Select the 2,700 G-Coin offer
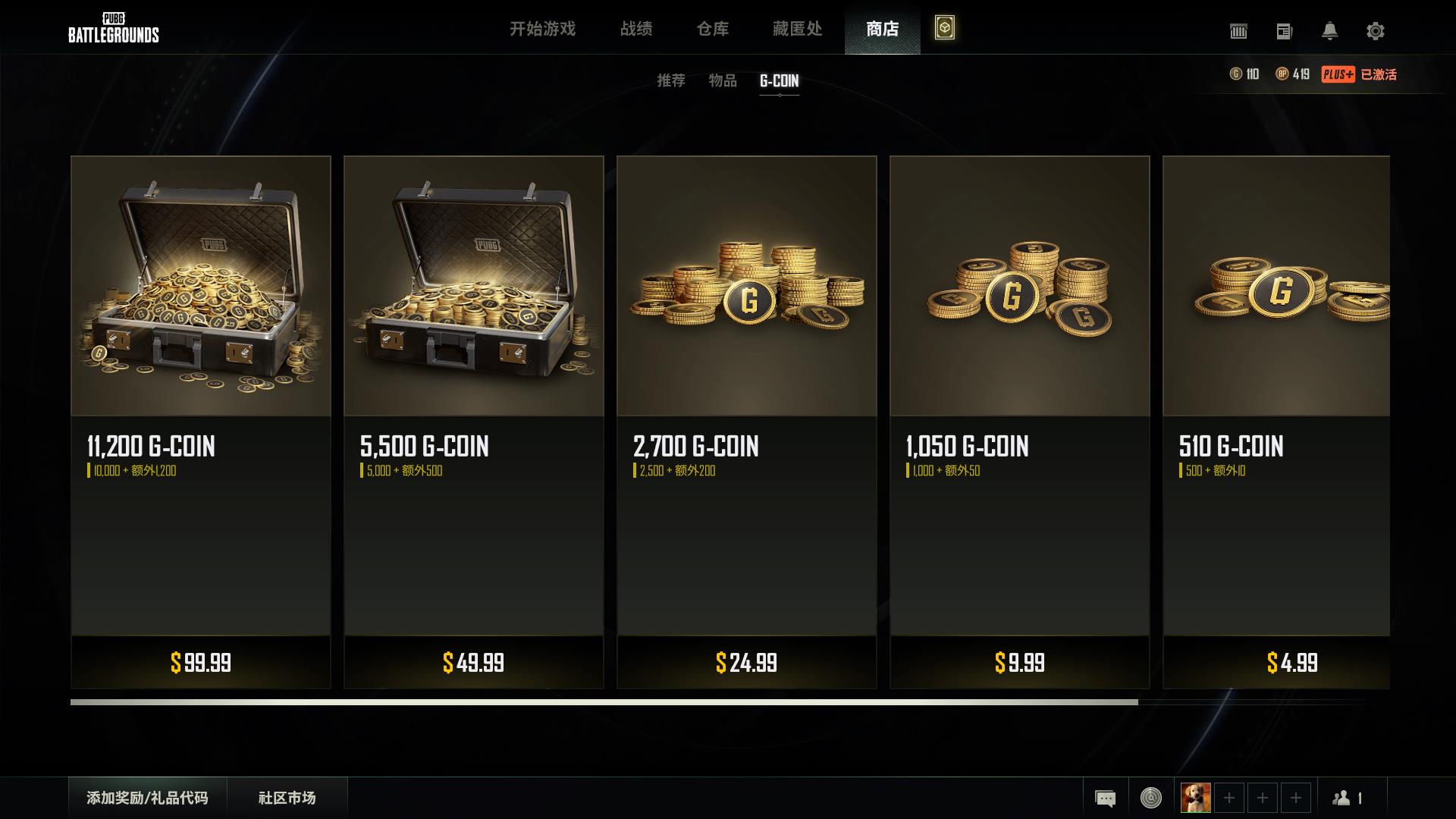The width and height of the screenshot is (1456, 819). [747, 422]
